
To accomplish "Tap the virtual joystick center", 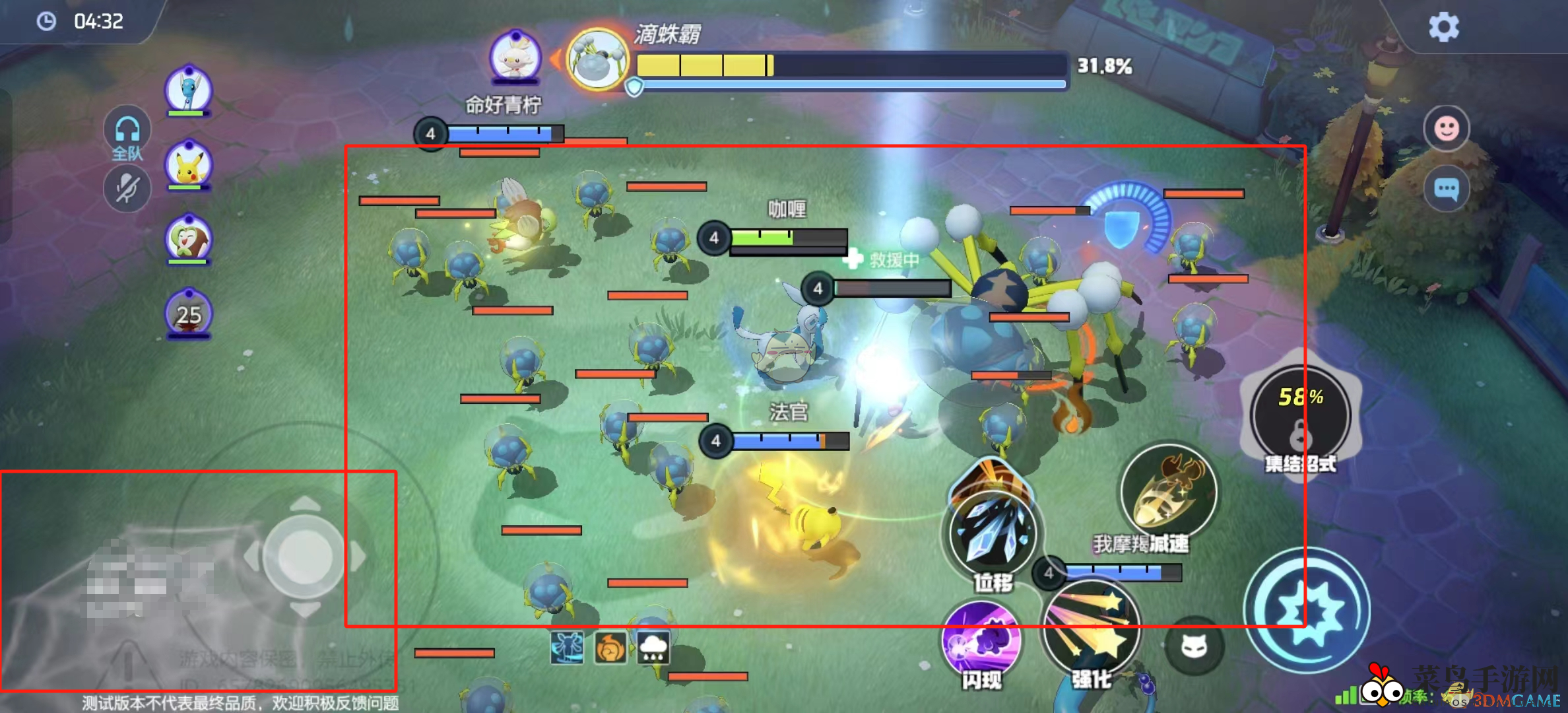I will (304, 557).
